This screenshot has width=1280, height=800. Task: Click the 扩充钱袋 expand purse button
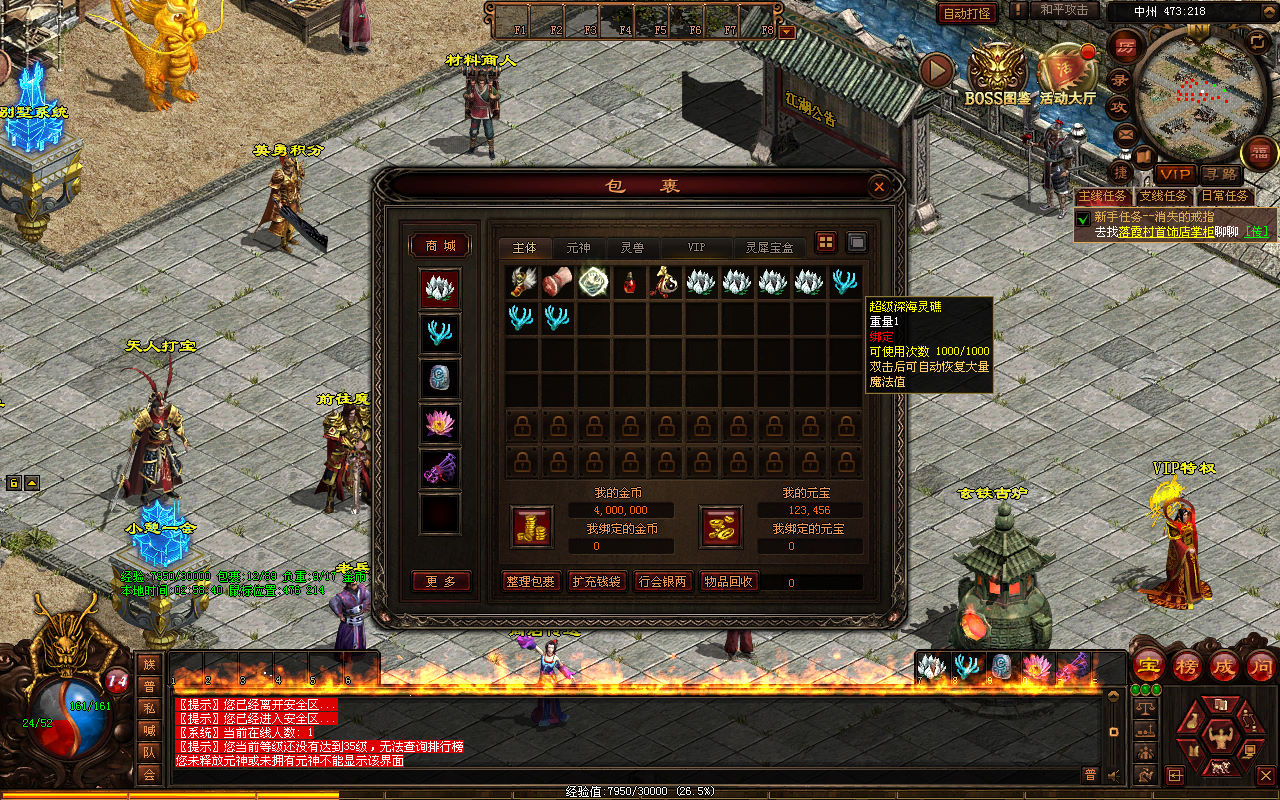click(x=596, y=581)
